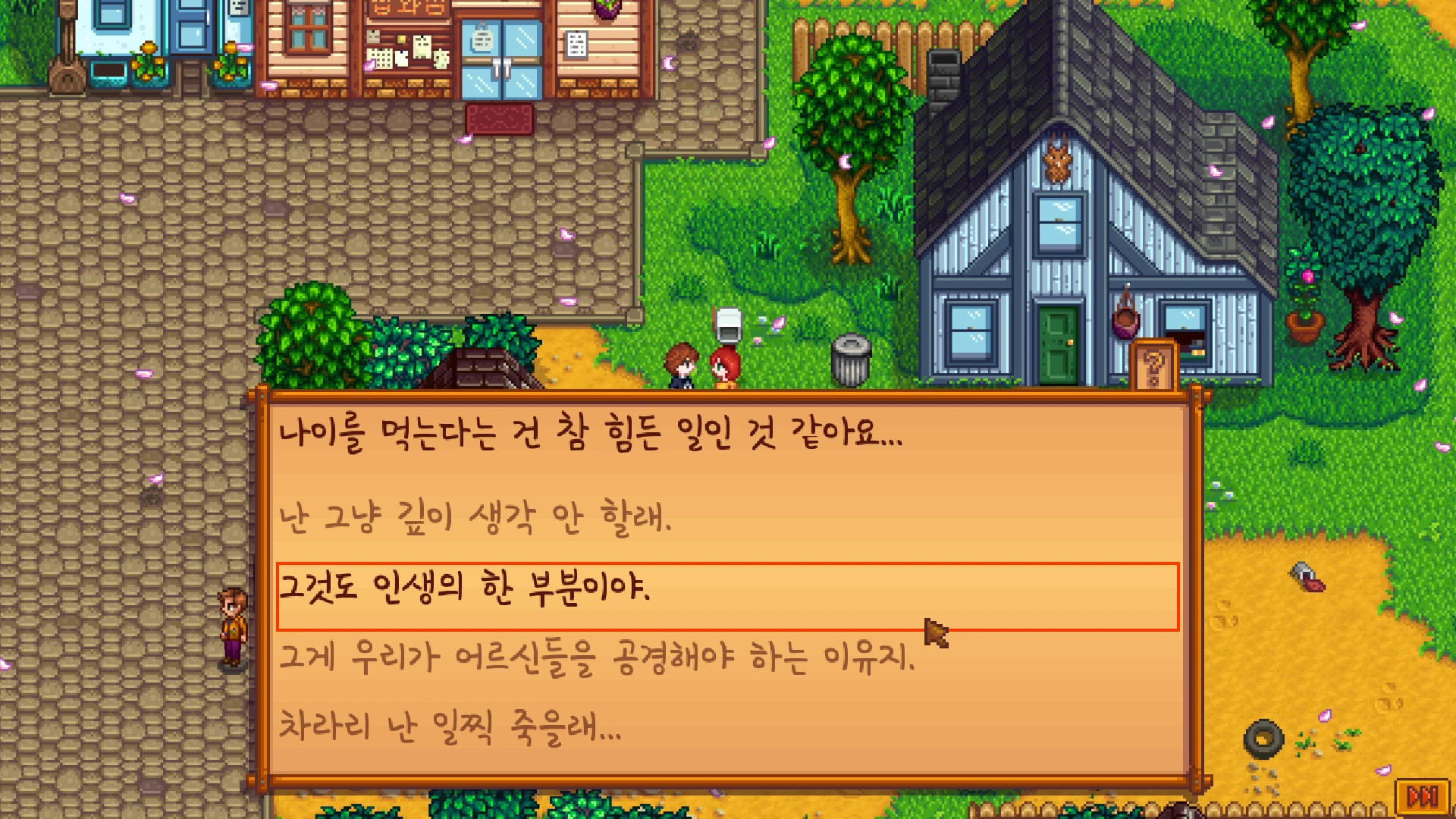Image resolution: width=1456 pixels, height=819 pixels.
Task: Open the question mark help tab
Action: 1153,369
